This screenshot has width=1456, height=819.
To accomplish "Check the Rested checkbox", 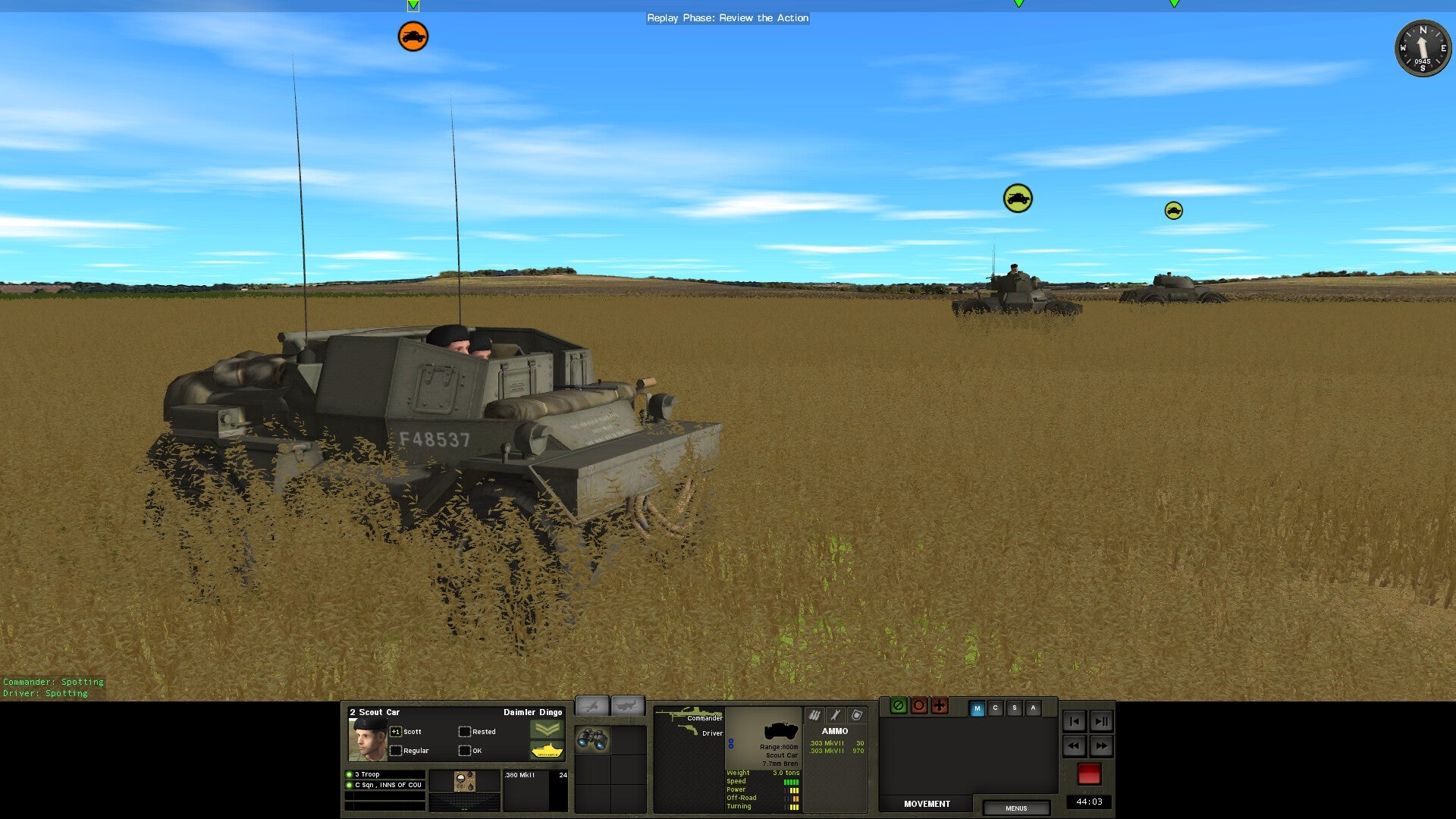I will click(x=464, y=732).
